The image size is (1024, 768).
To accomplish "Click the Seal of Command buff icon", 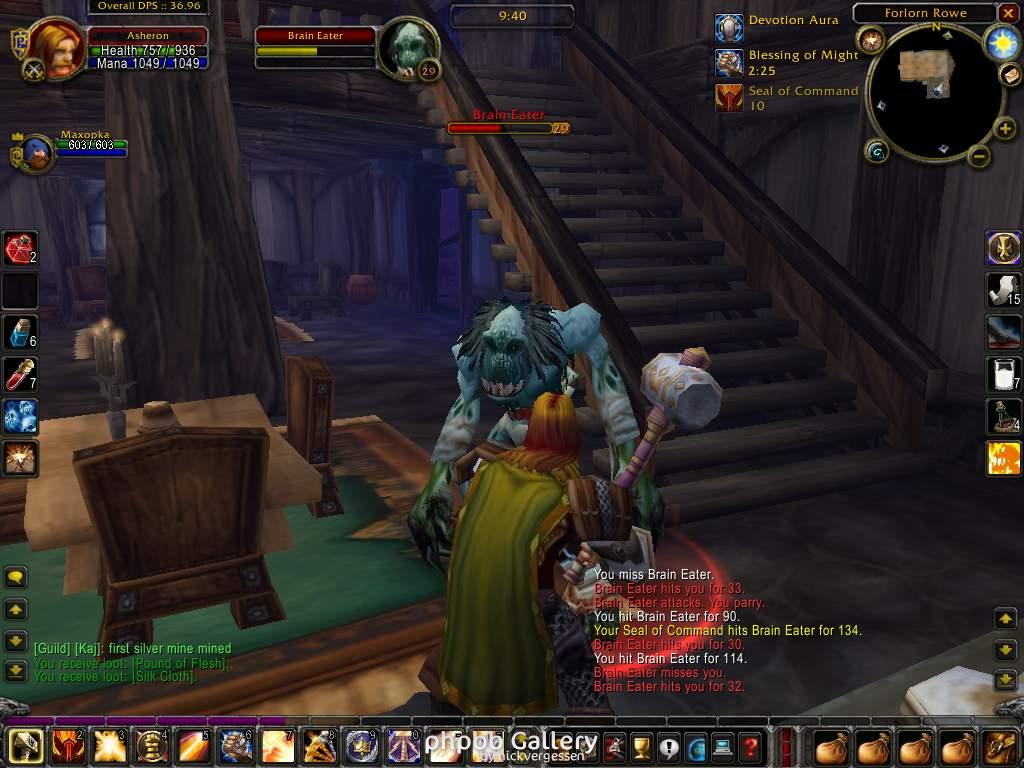I will coord(730,98).
